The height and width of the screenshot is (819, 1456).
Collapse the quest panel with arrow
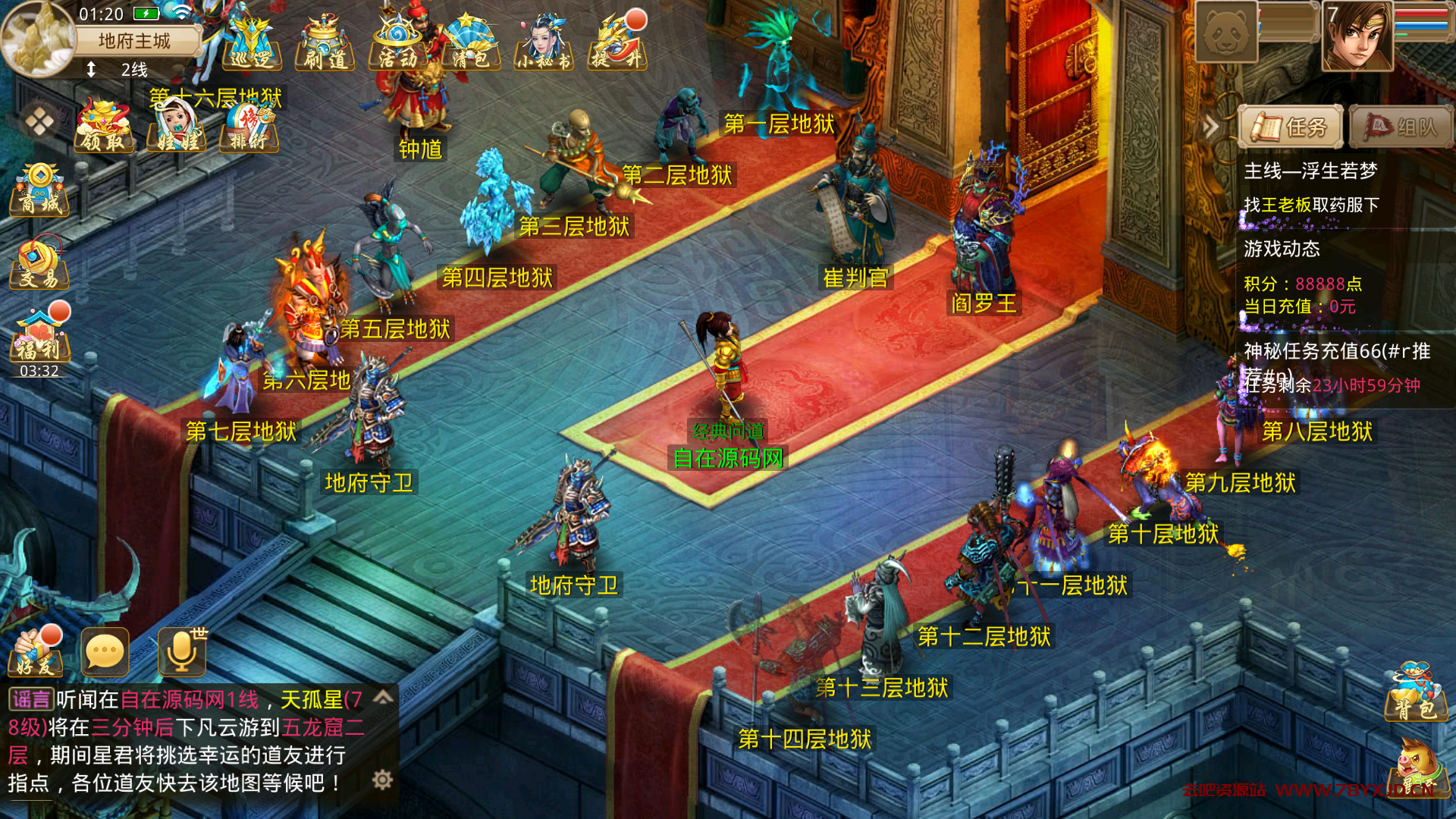pyautogui.click(x=1210, y=127)
